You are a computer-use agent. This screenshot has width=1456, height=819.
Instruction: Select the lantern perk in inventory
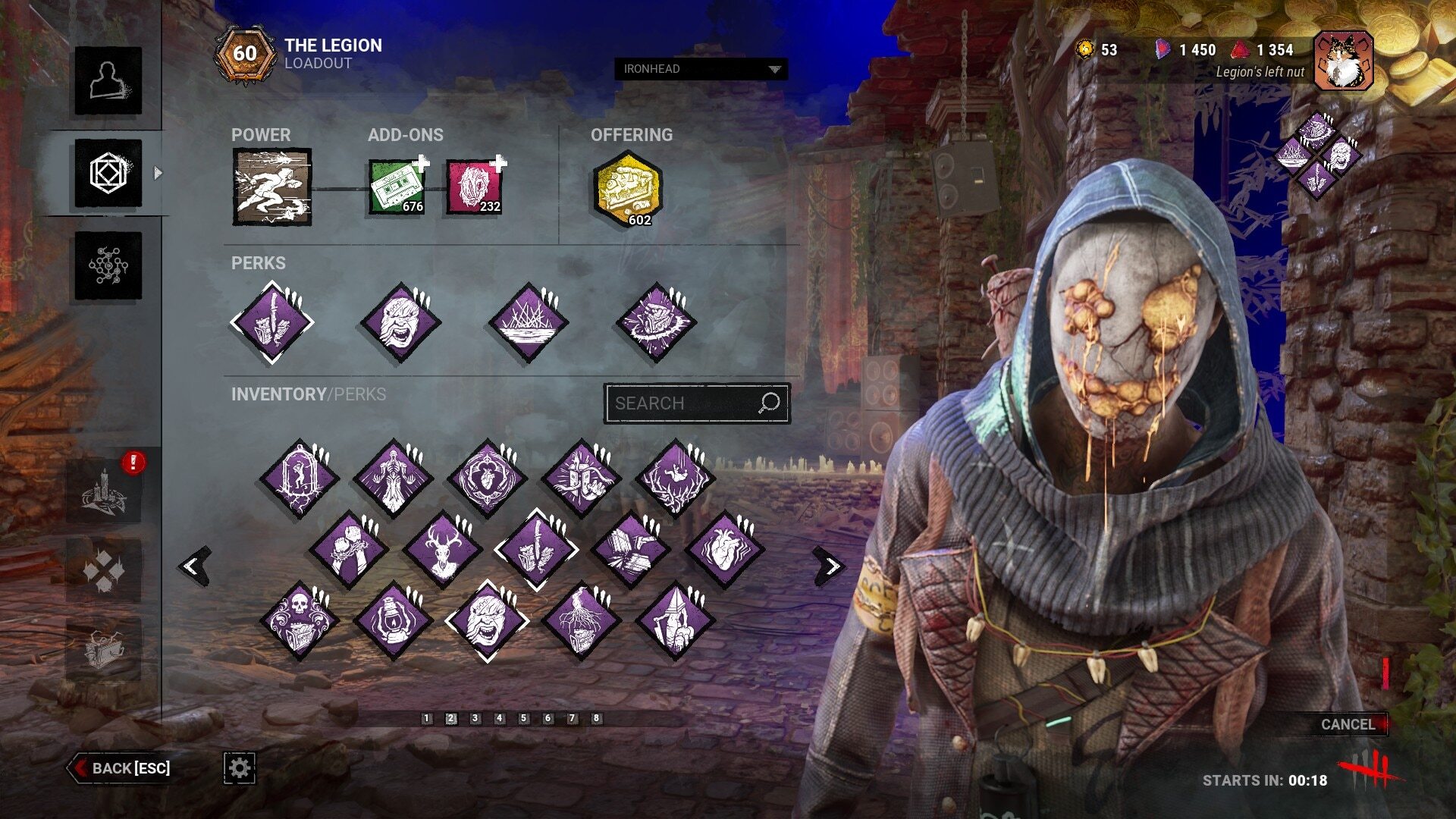tap(393, 621)
